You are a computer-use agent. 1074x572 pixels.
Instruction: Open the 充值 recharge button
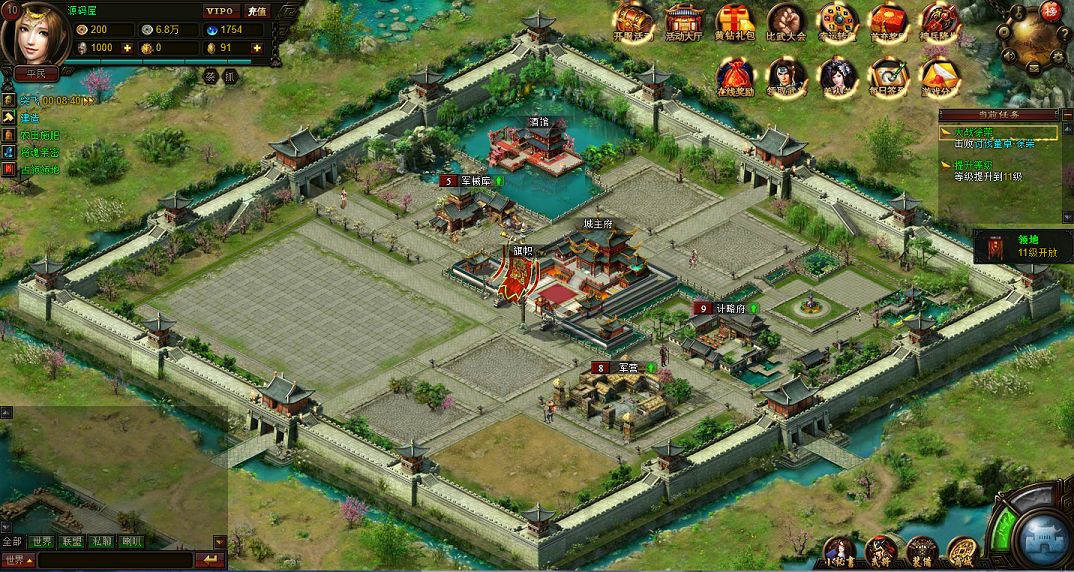(x=257, y=11)
